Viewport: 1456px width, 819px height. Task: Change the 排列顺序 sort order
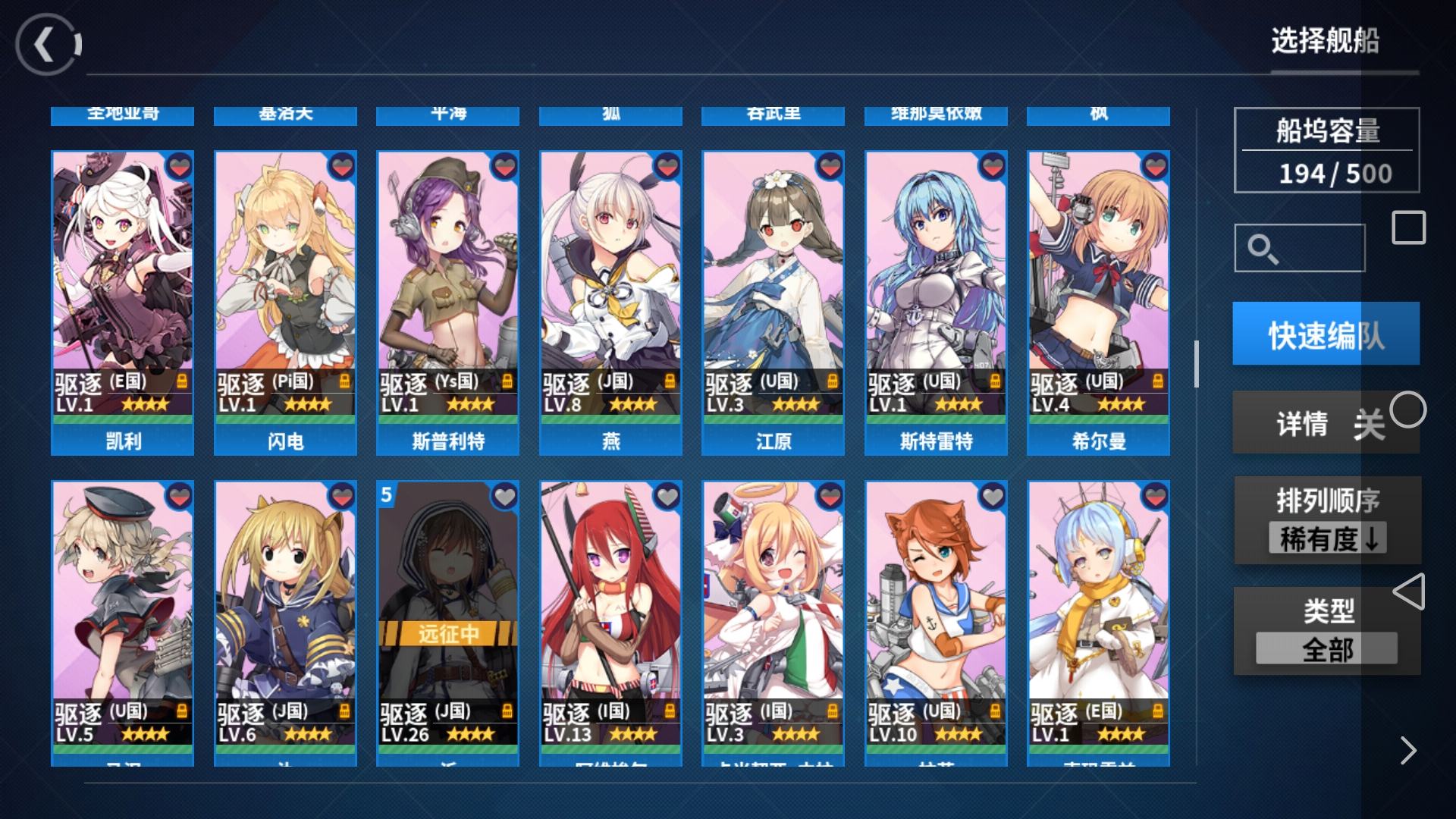[x=1327, y=521]
